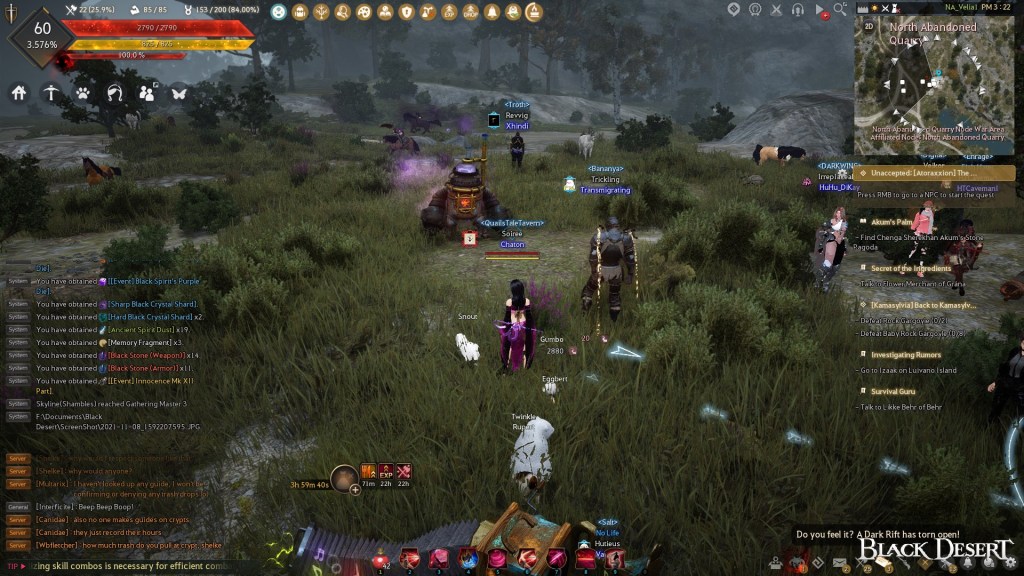The width and height of the screenshot is (1024, 576).
Task: Open the butterfly fairy icon
Action: 179,93
